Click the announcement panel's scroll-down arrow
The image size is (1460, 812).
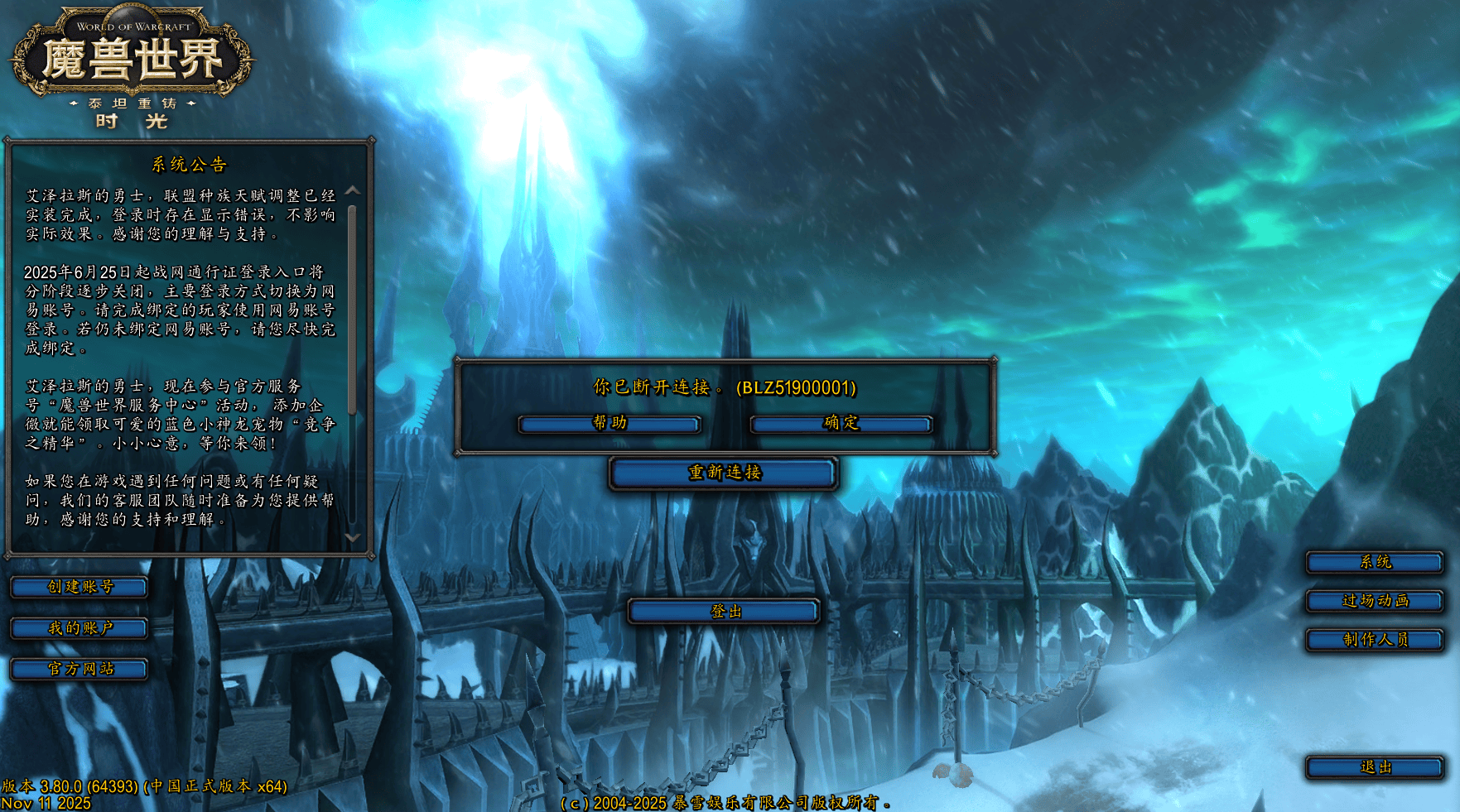point(353,537)
